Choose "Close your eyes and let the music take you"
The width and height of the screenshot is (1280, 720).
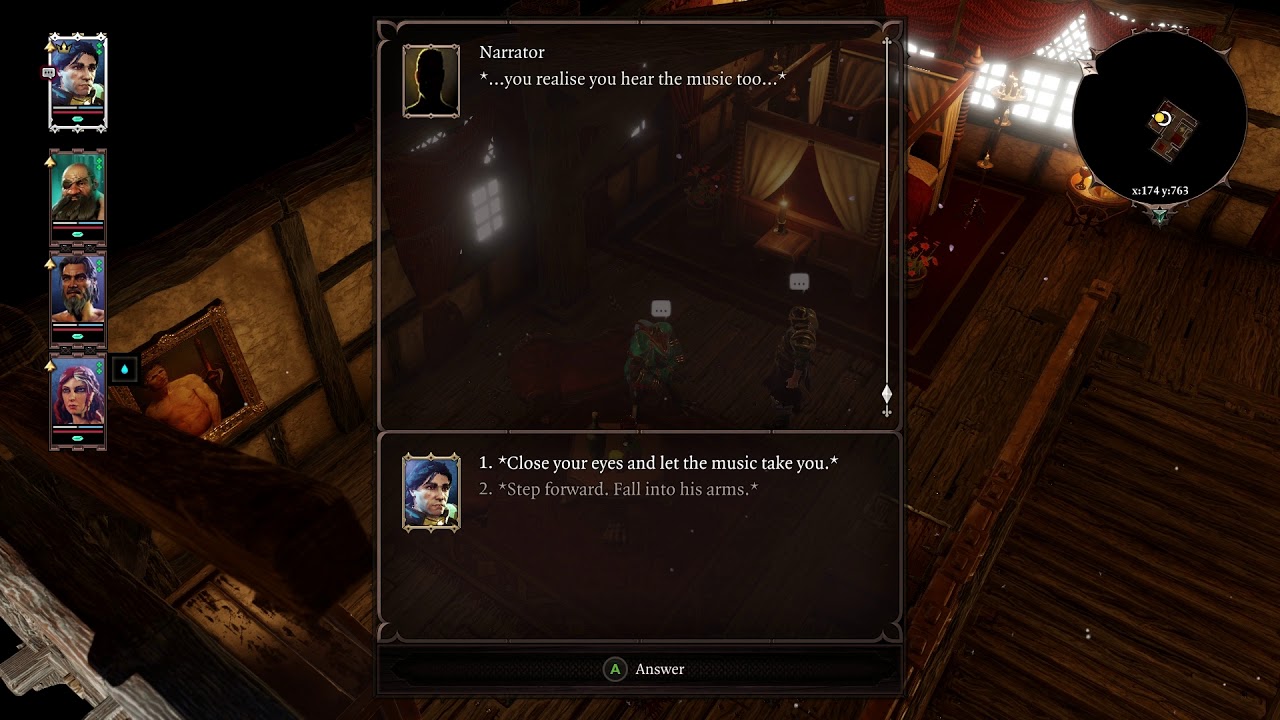[667, 463]
